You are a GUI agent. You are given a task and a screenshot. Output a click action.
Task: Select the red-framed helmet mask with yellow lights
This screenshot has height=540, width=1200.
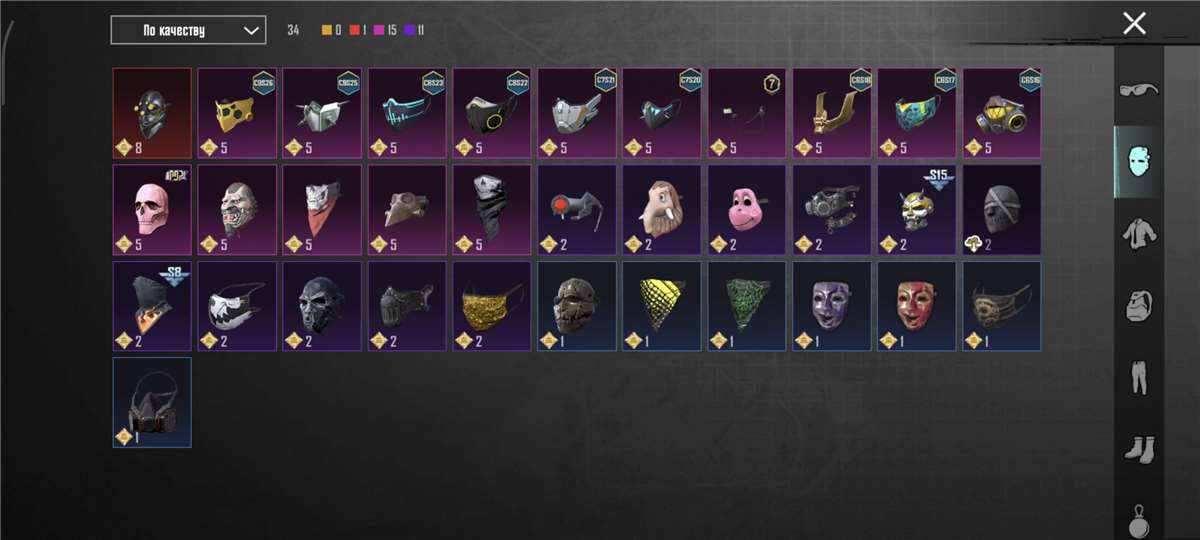click(x=152, y=113)
